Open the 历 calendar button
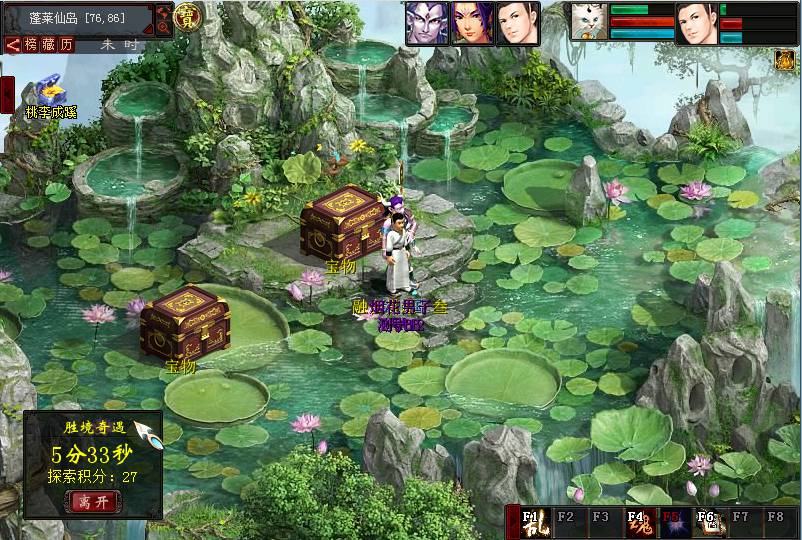The width and height of the screenshot is (802, 540). pos(66,45)
